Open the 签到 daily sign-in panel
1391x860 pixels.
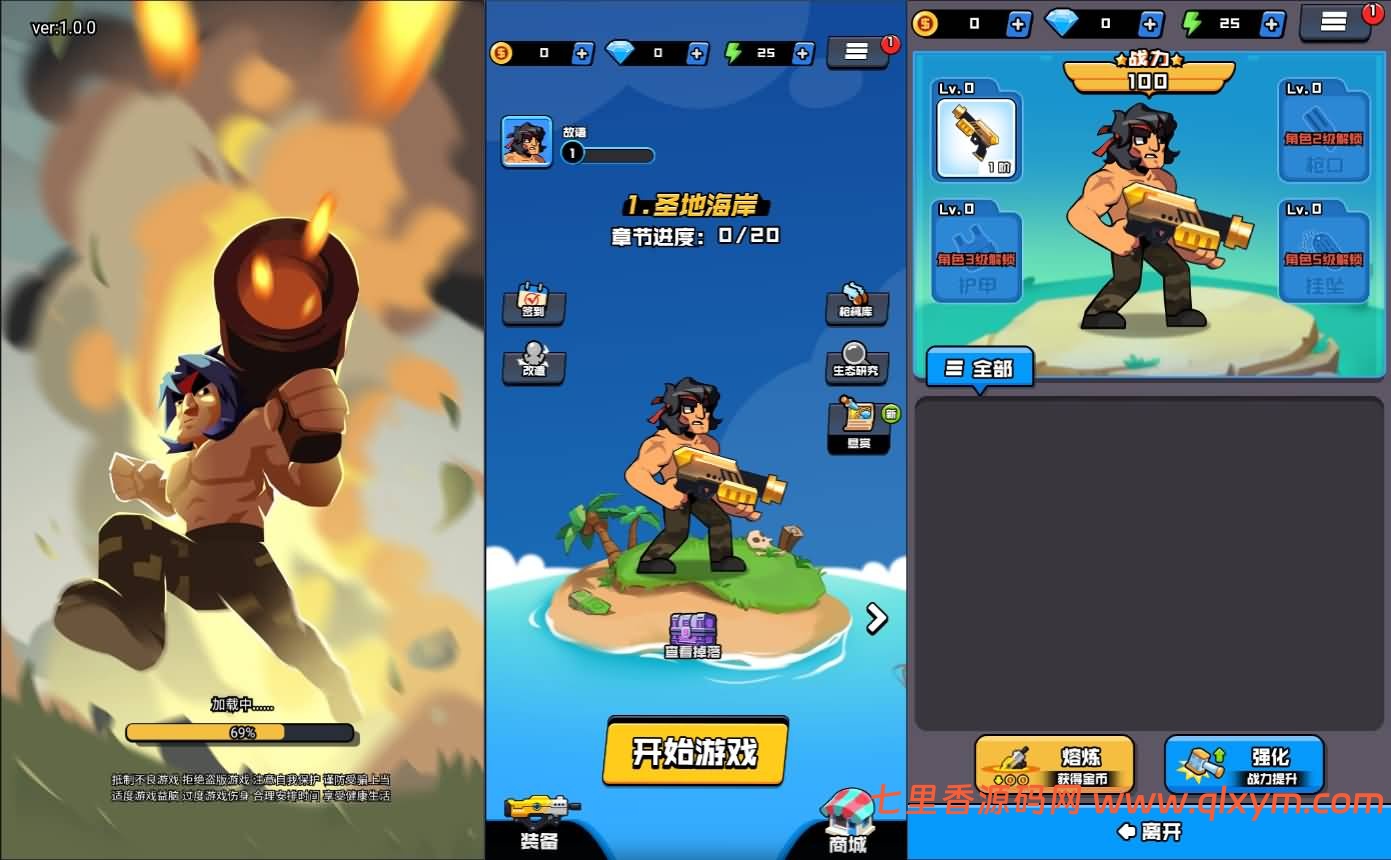point(534,308)
